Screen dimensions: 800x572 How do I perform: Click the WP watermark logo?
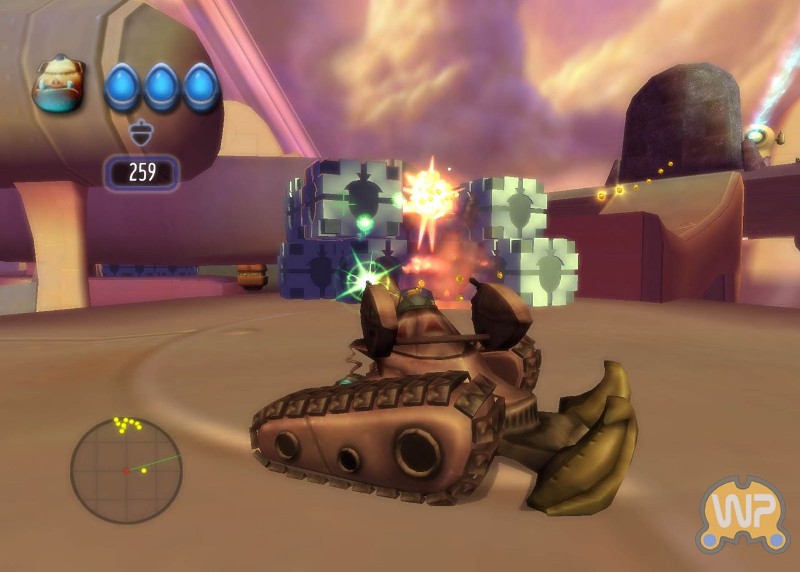[x=741, y=514]
